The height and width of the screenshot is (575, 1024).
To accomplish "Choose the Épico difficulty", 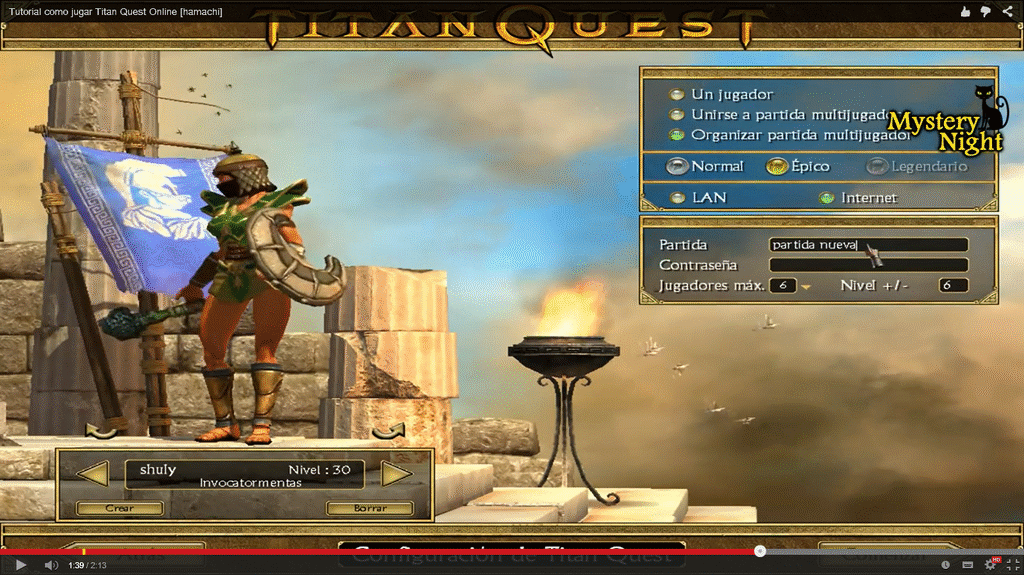I will (776, 166).
